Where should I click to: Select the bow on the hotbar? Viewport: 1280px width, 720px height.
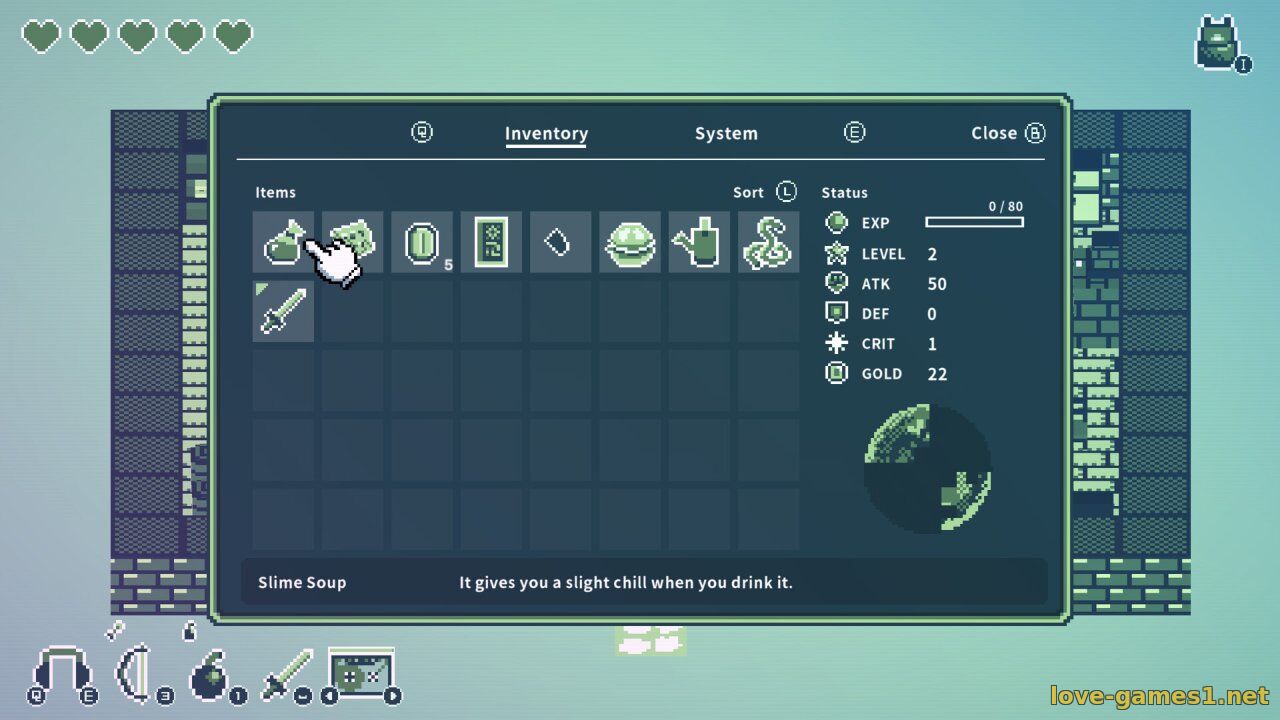[x=137, y=676]
